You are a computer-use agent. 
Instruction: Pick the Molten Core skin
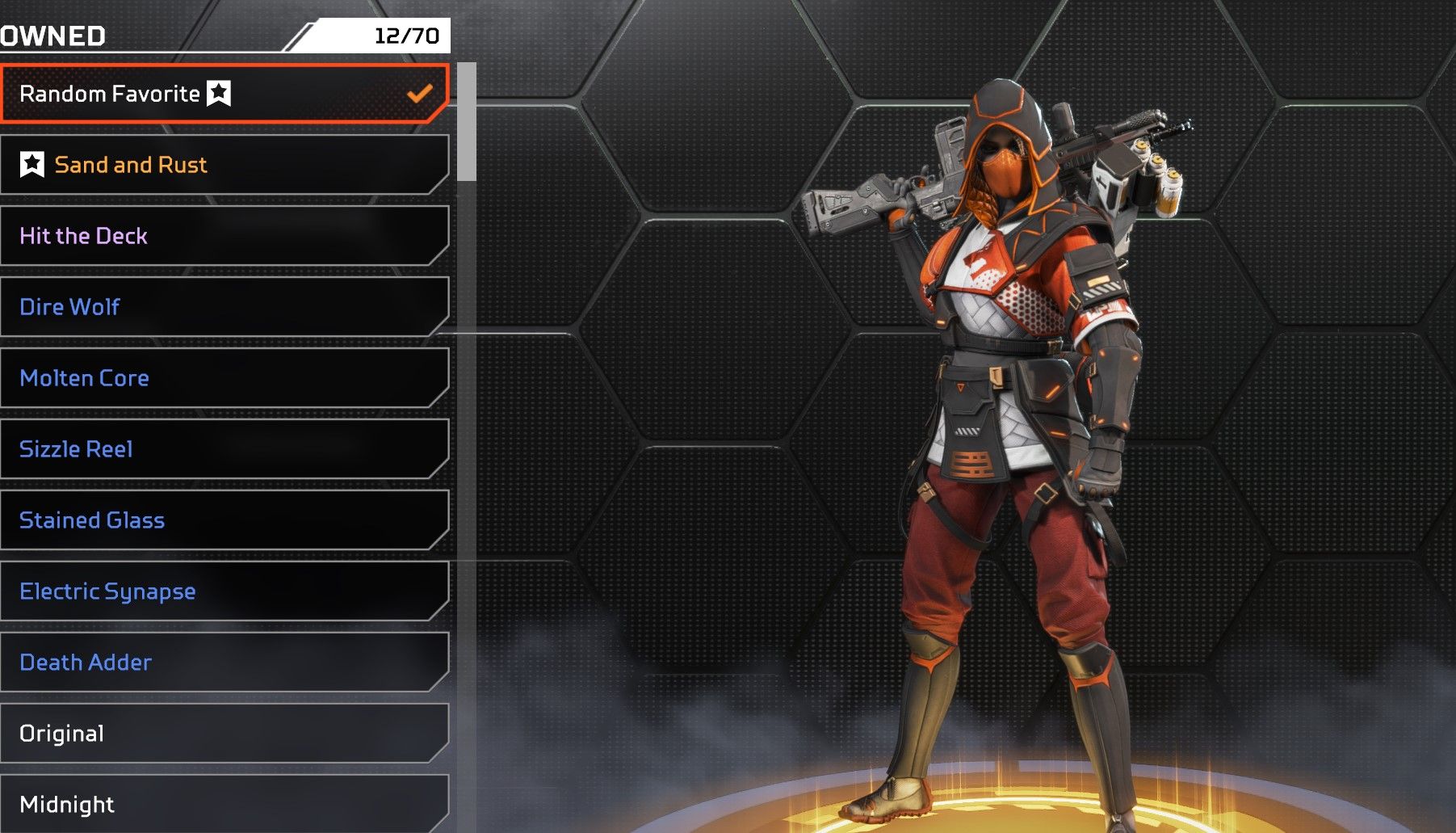coord(224,378)
